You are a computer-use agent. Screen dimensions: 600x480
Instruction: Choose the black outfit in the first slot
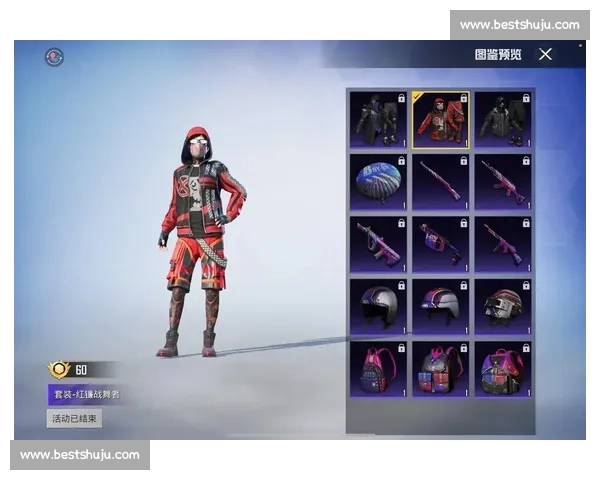378,120
